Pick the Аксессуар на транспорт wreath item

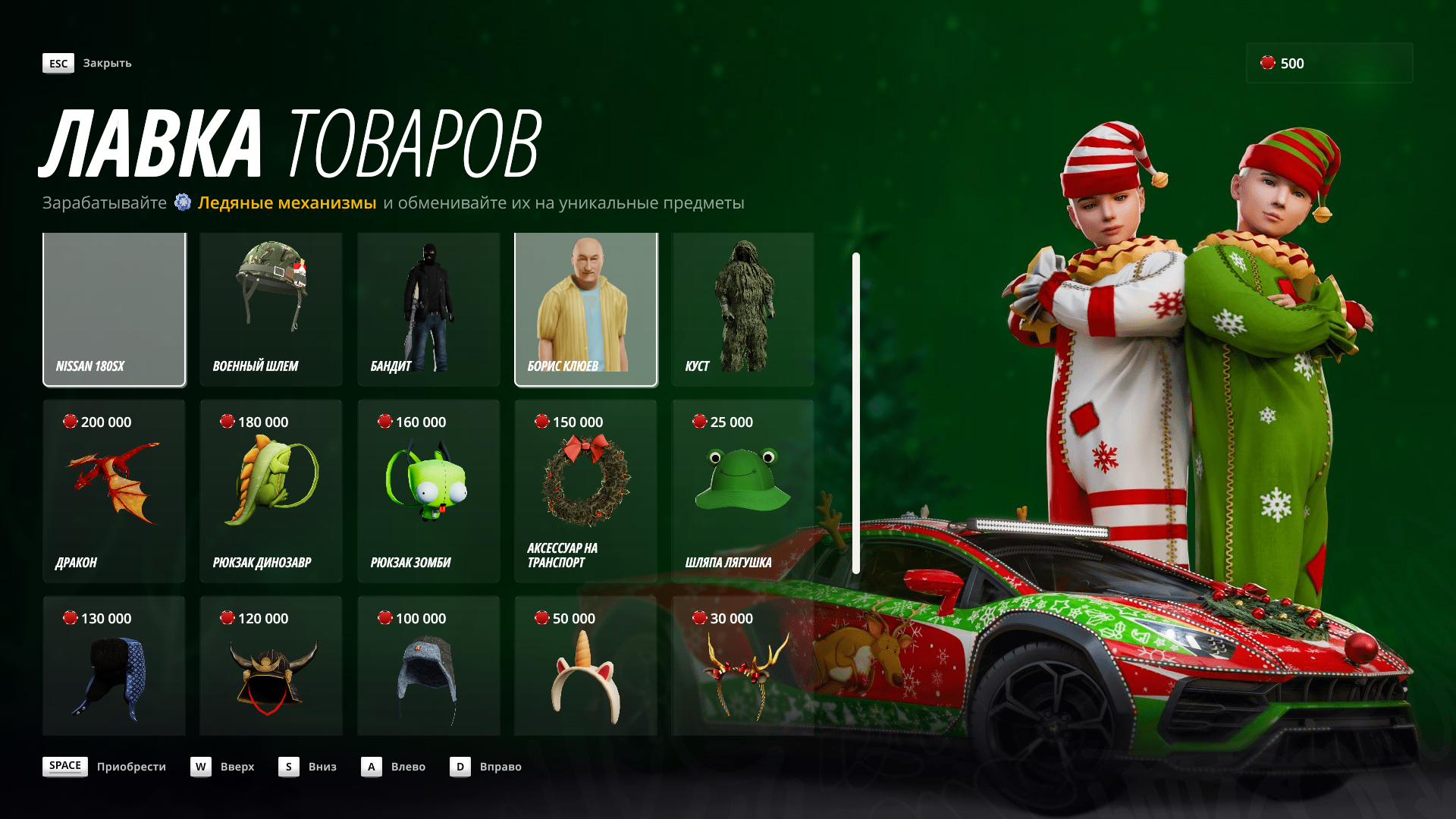click(586, 491)
